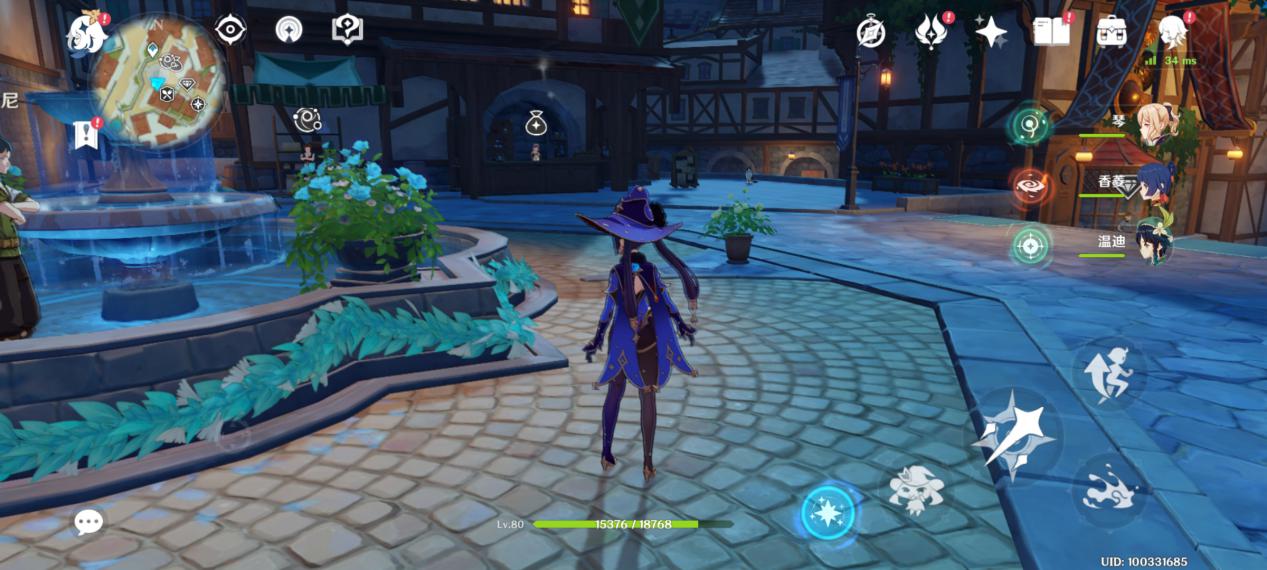Use the elemental skill button

[916, 490]
